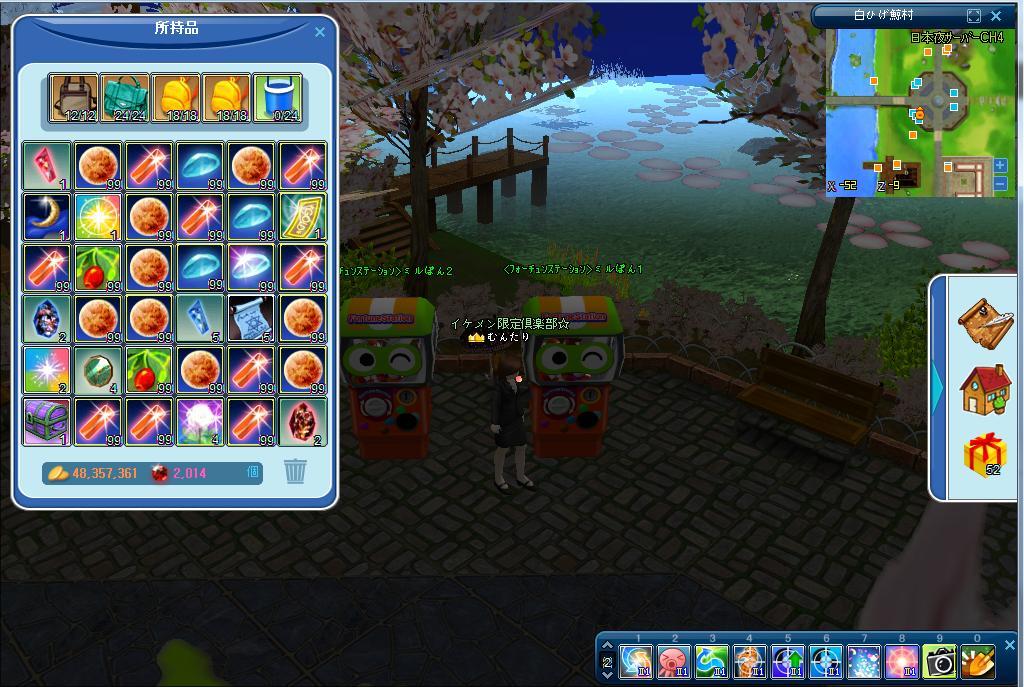Select the purple treasure chest item
1024x687 pixels.
pyautogui.click(x=47, y=421)
